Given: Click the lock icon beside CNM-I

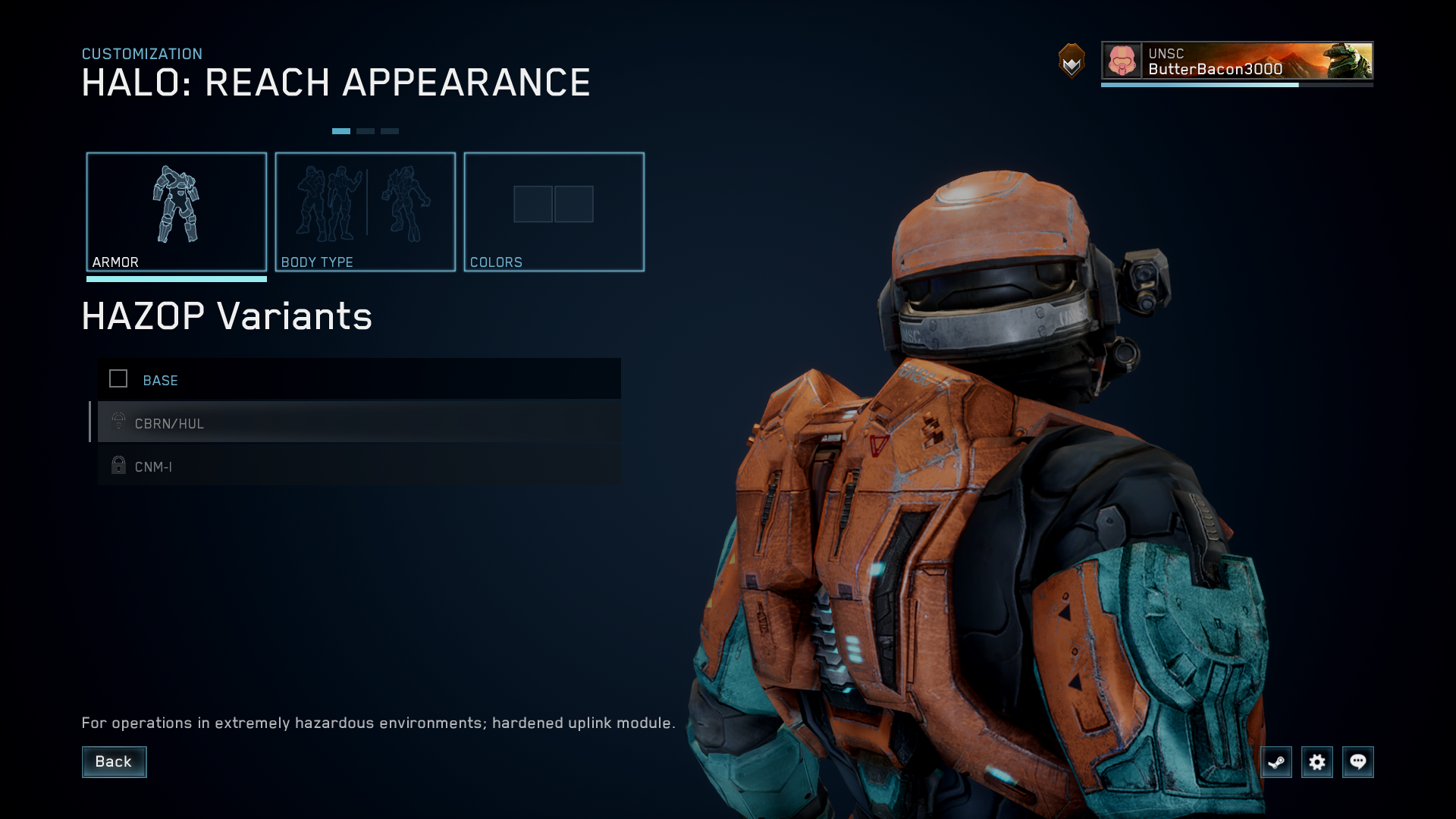Looking at the screenshot, I should click(x=118, y=465).
